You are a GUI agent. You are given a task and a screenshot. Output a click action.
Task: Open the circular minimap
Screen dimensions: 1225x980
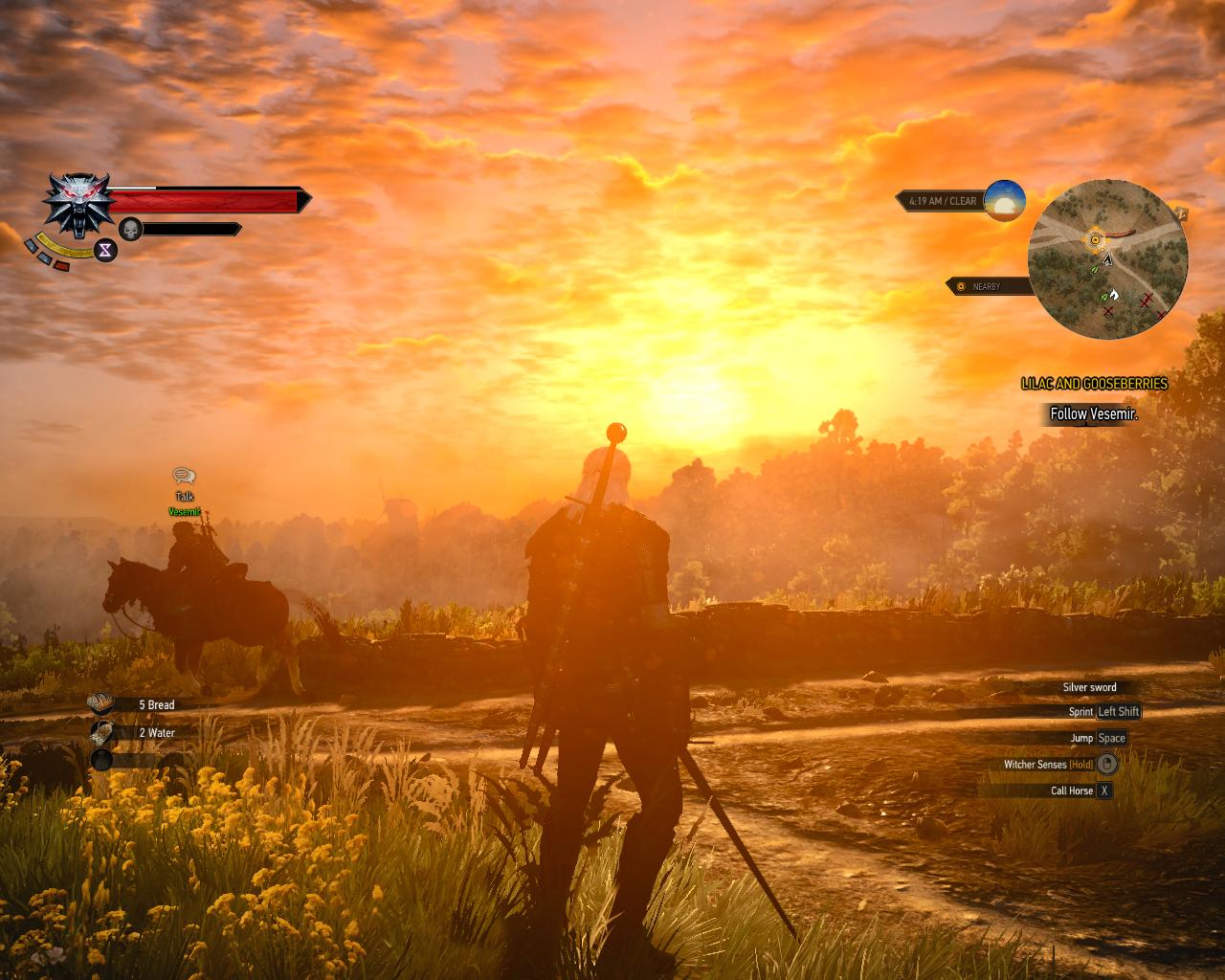pos(1108,259)
